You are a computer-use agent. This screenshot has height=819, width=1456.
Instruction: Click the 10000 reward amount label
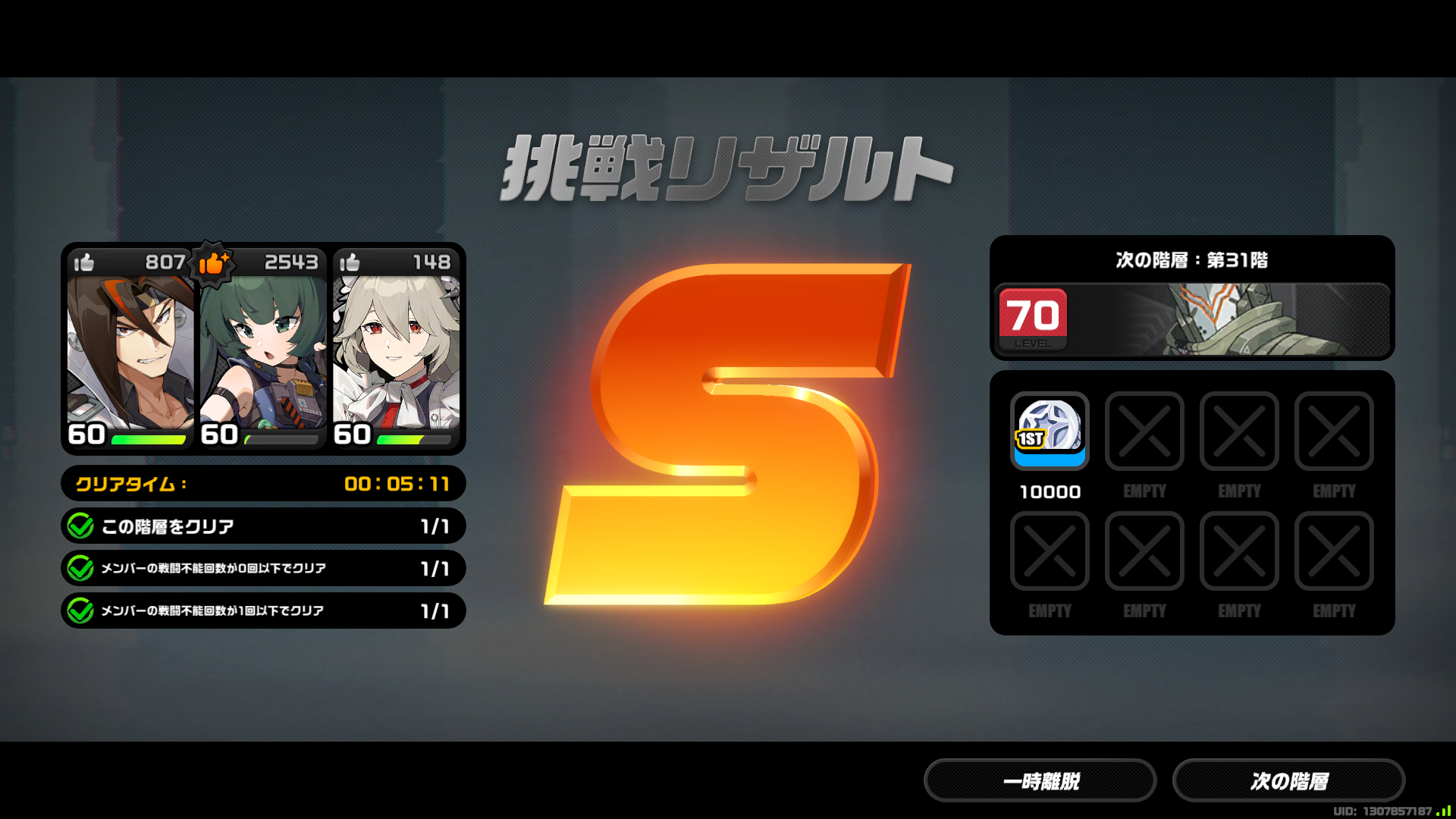pyautogui.click(x=1050, y=491)
